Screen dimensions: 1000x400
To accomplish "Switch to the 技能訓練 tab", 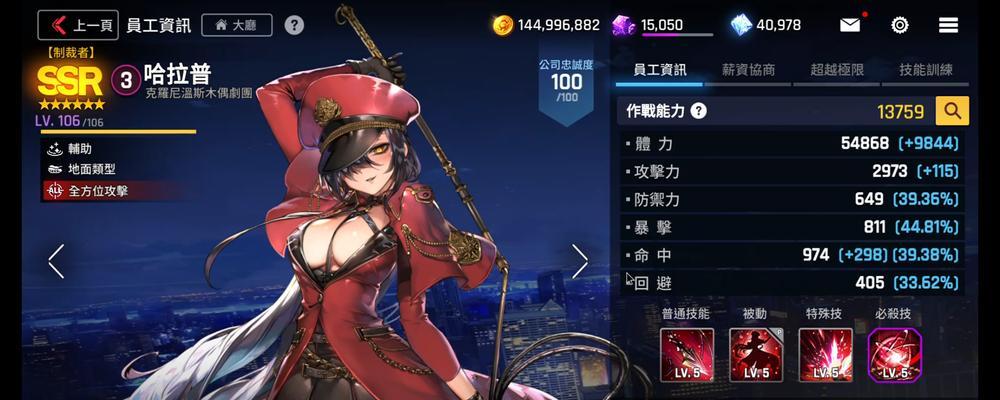I will tap(925, 70).
